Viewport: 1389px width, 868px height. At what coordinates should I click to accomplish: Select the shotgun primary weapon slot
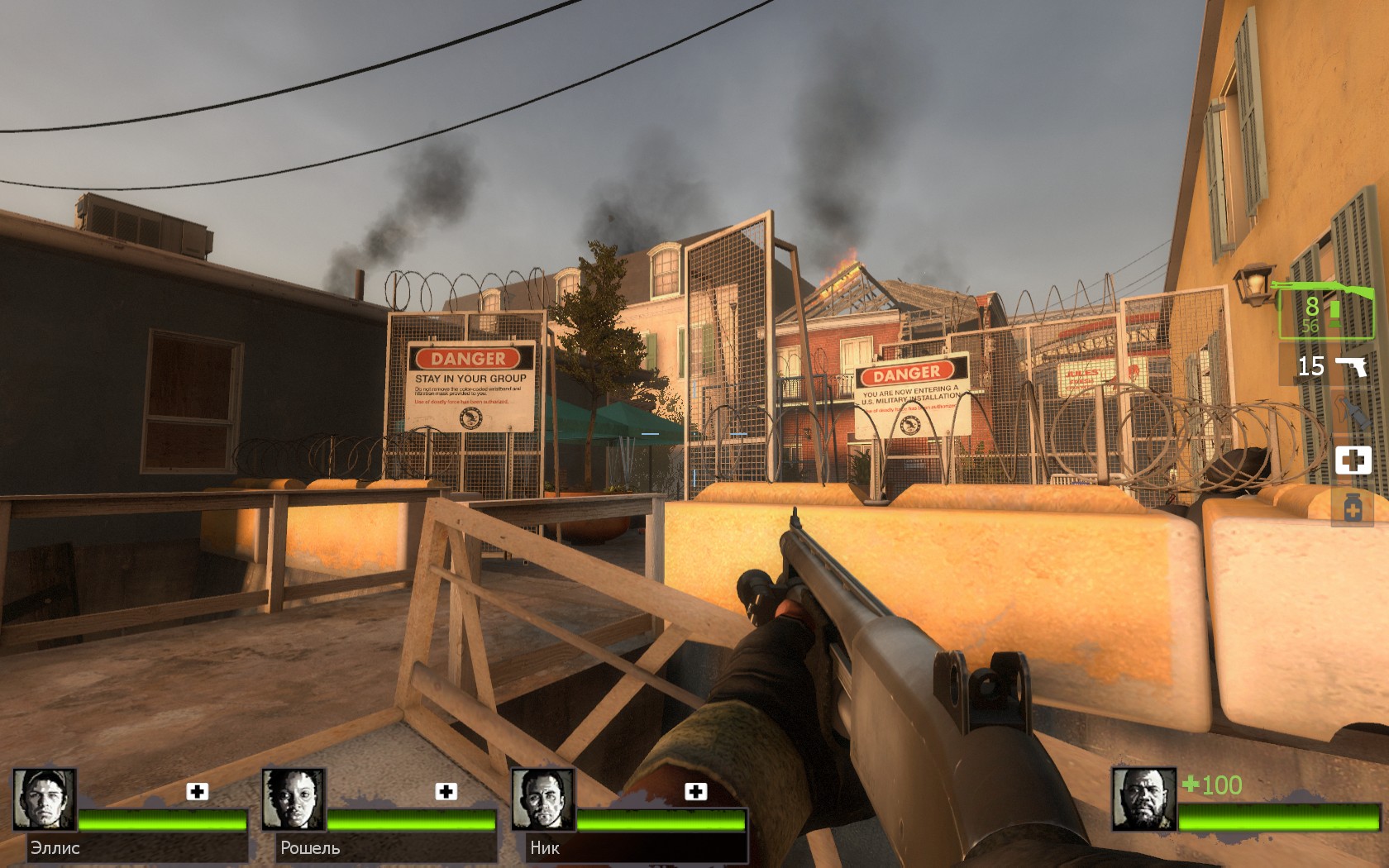coord(1327,310)
